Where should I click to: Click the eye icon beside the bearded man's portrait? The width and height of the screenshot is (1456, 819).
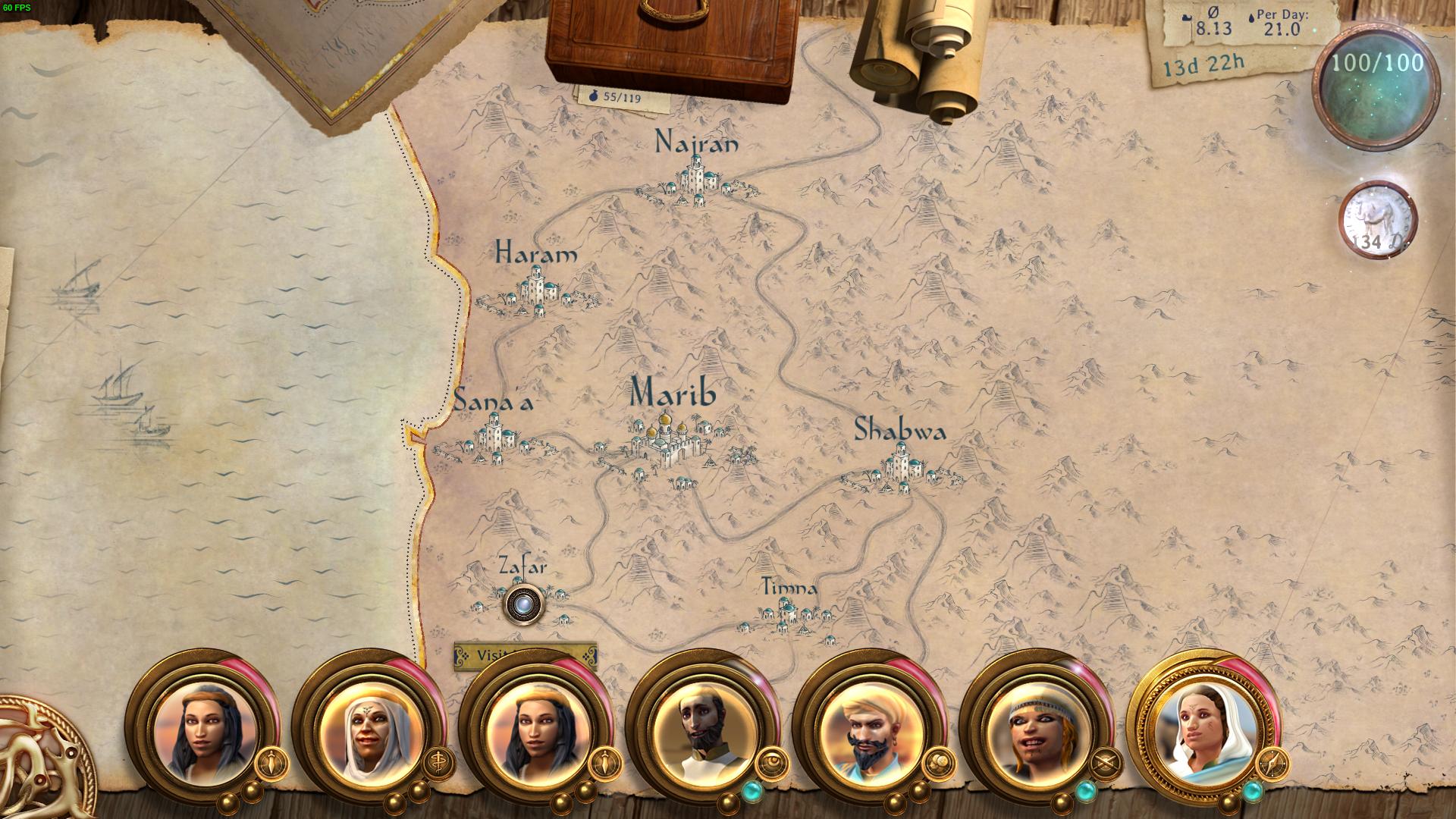point(773,764)
